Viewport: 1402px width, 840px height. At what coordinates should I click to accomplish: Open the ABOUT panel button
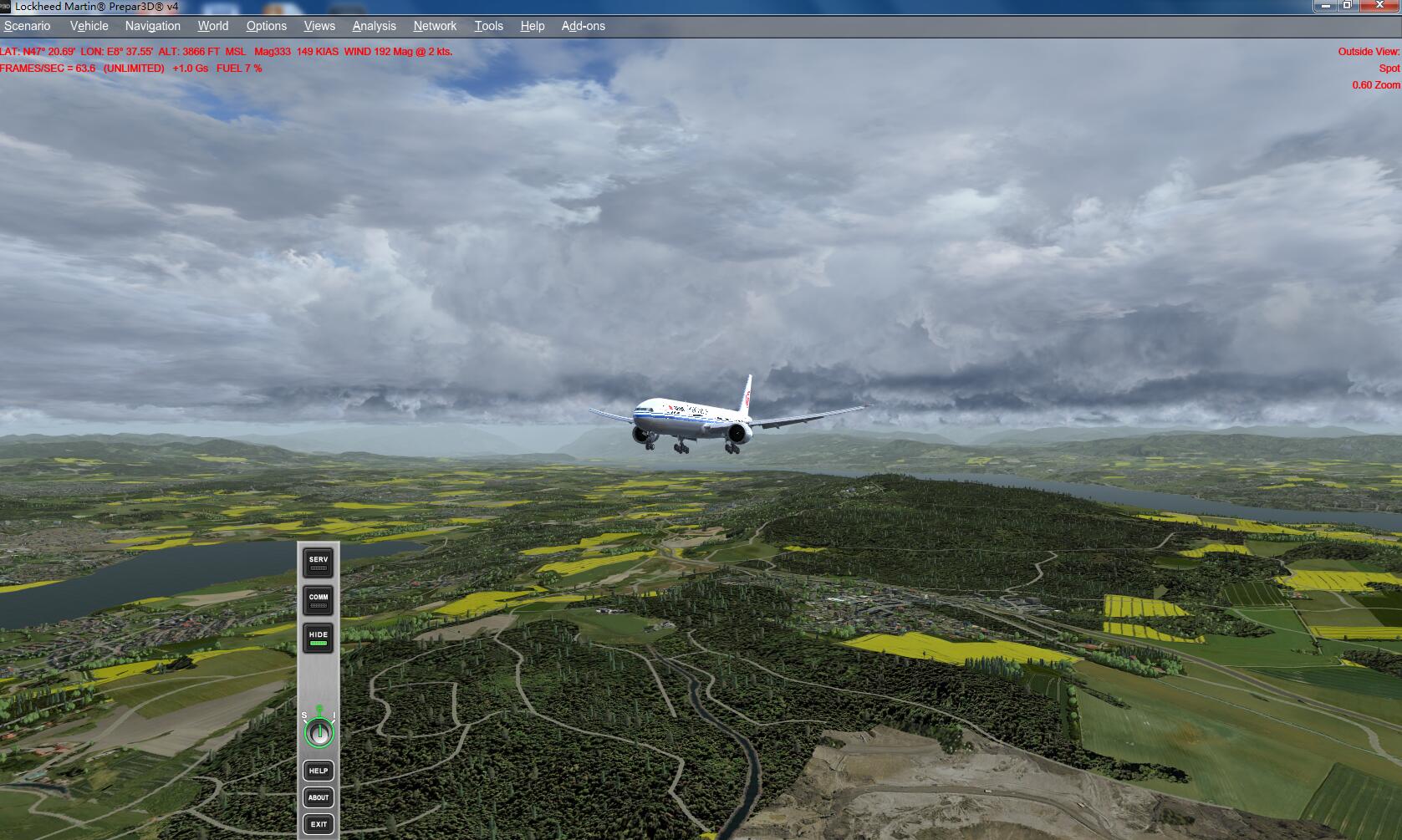[x=319, y=797]
